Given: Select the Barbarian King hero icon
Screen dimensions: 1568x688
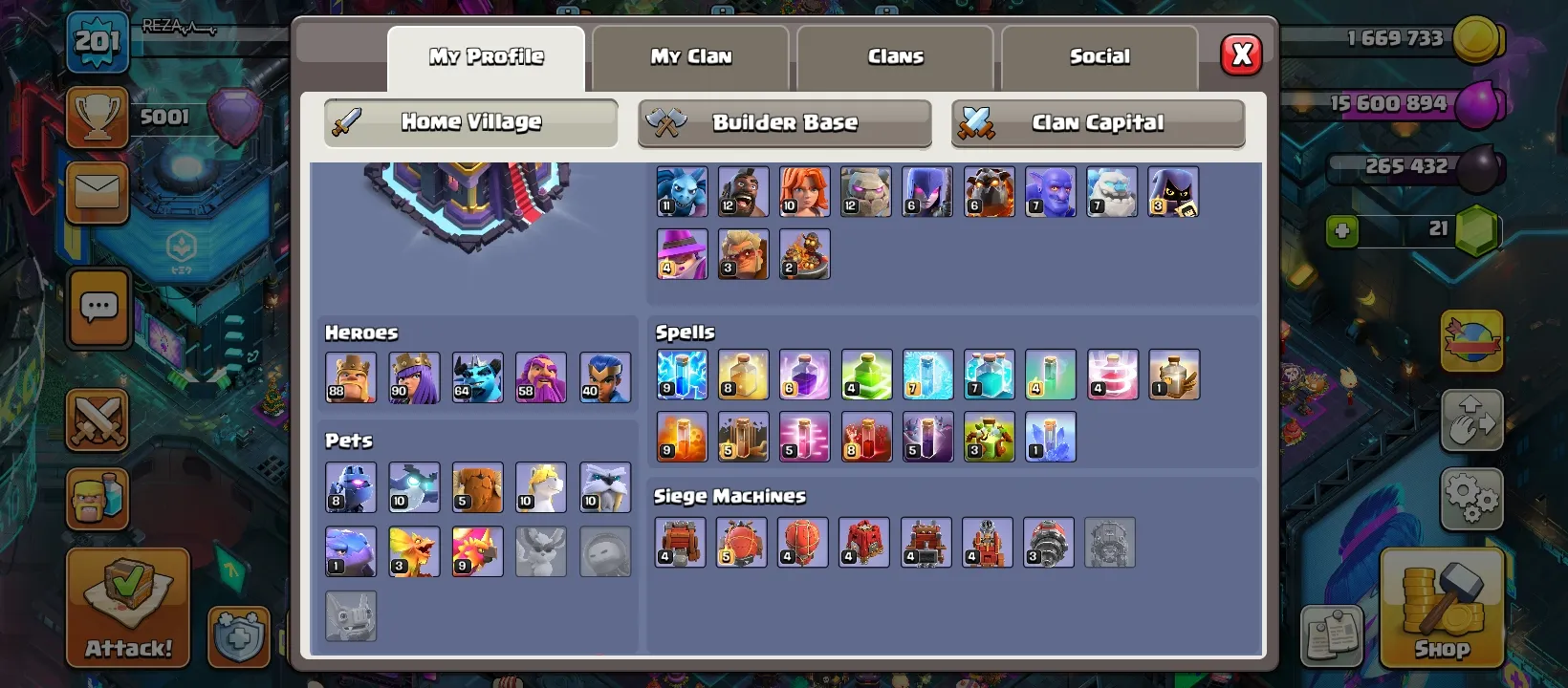Looking at the screenshot, I should tap(351, 376).
